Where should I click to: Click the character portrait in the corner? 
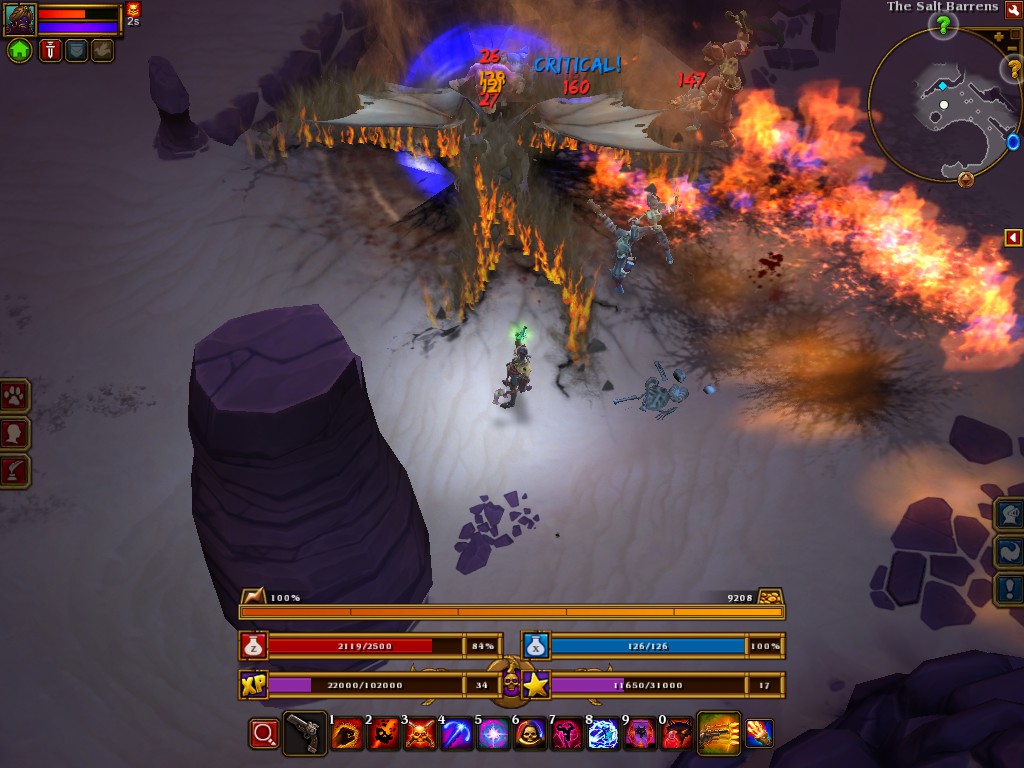20,19
